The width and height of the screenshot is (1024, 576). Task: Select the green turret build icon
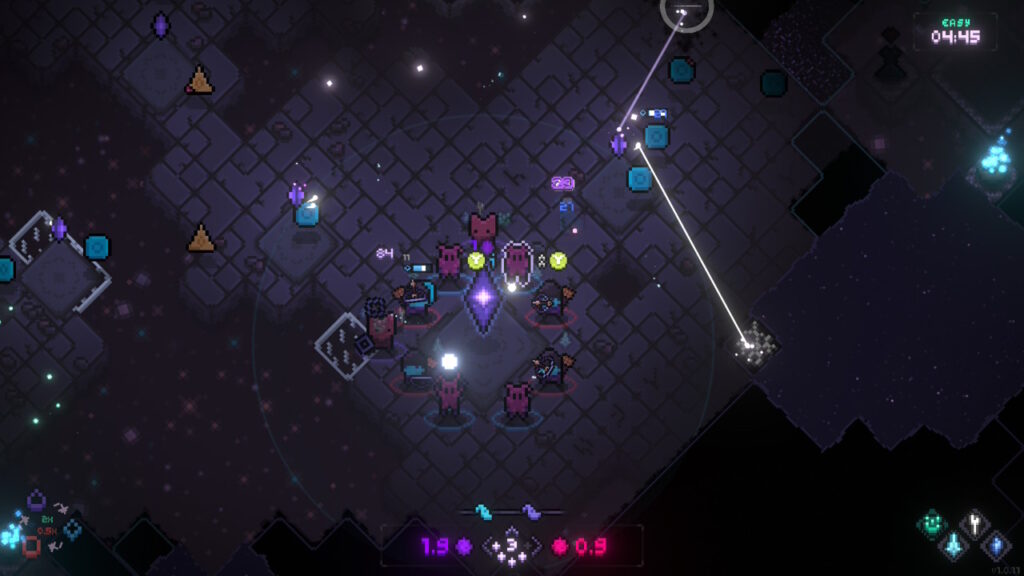point(932,522)
